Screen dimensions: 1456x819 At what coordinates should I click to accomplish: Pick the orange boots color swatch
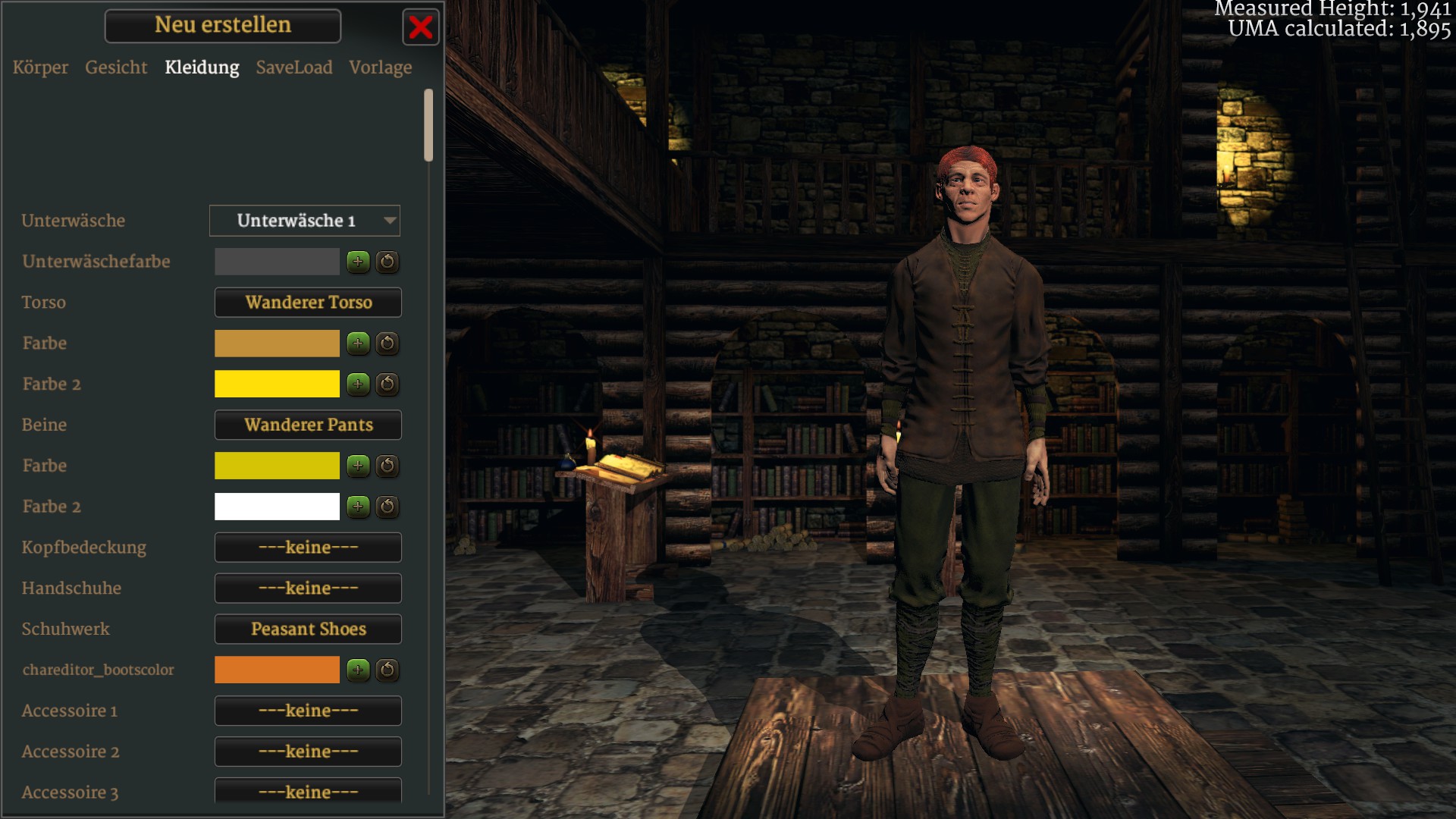277,670
